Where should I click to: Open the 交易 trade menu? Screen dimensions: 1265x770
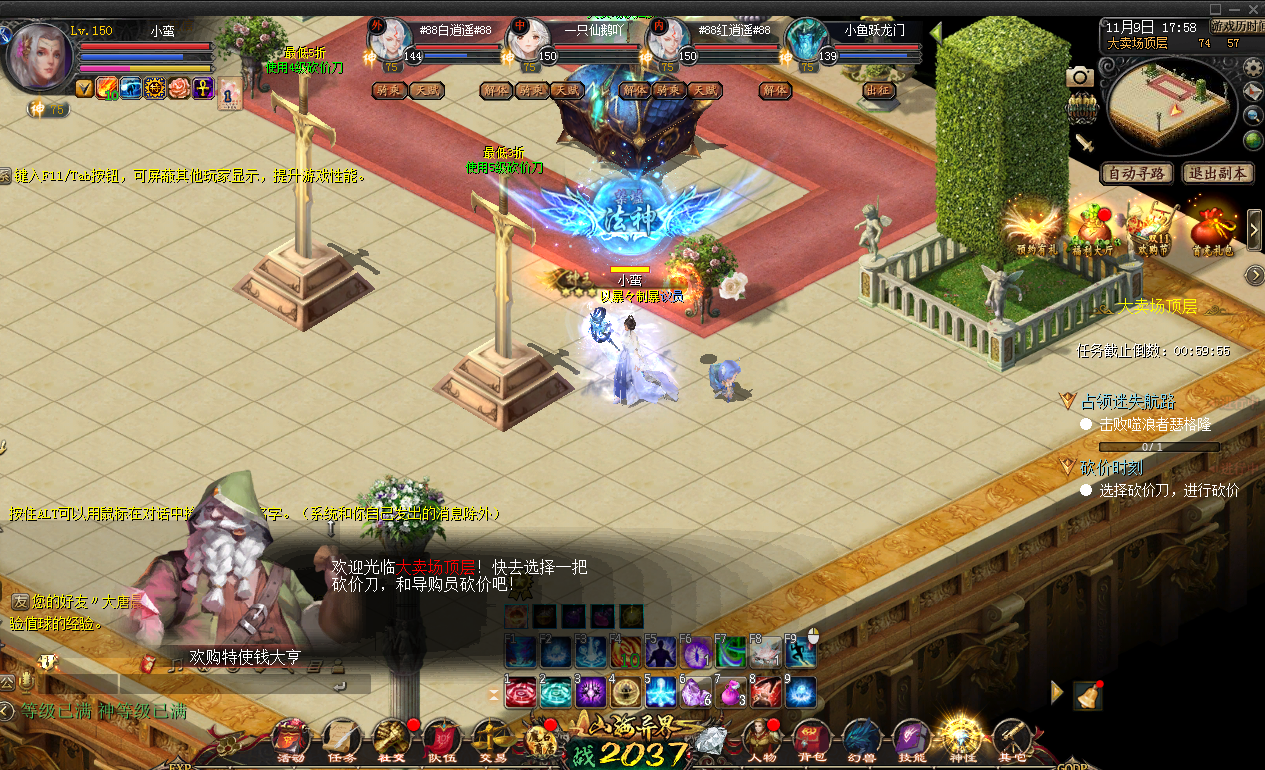click(x=490, y=740)
